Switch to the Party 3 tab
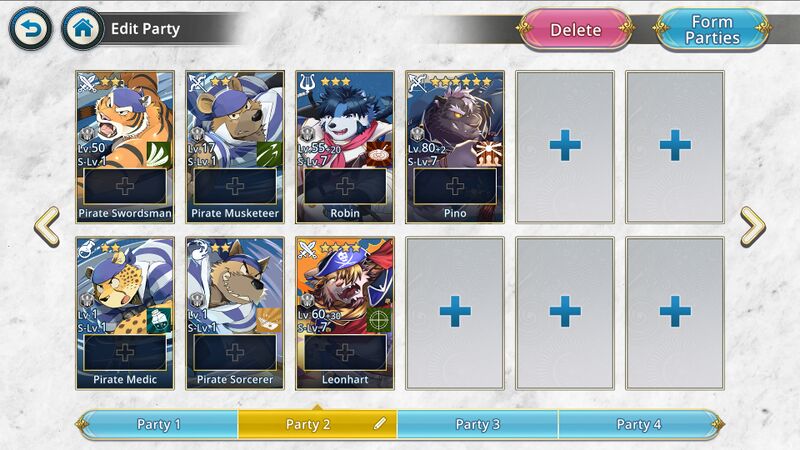 click(x=477, y=424)
